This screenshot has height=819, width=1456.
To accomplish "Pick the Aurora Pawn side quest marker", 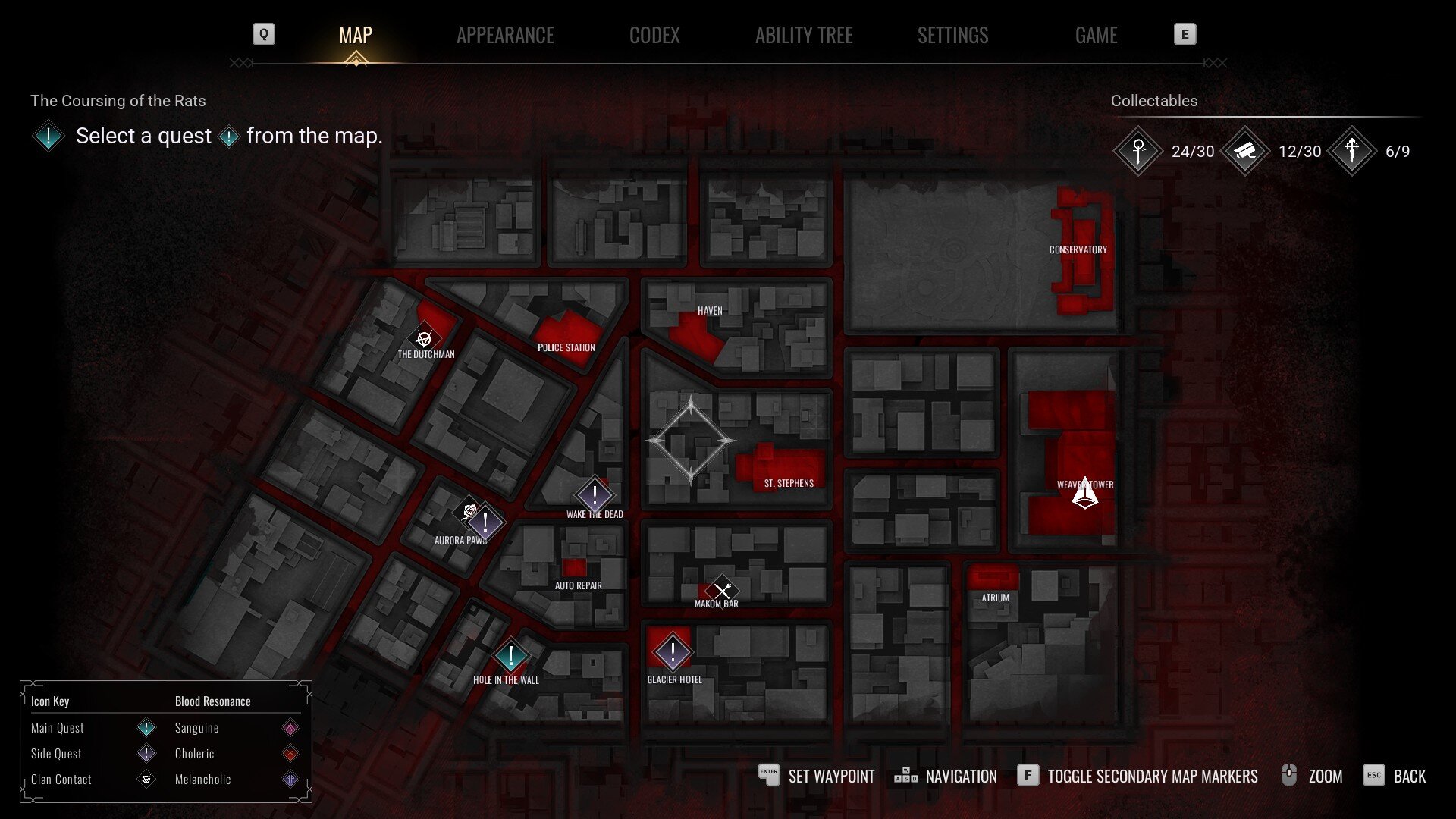I will point(485,522).
